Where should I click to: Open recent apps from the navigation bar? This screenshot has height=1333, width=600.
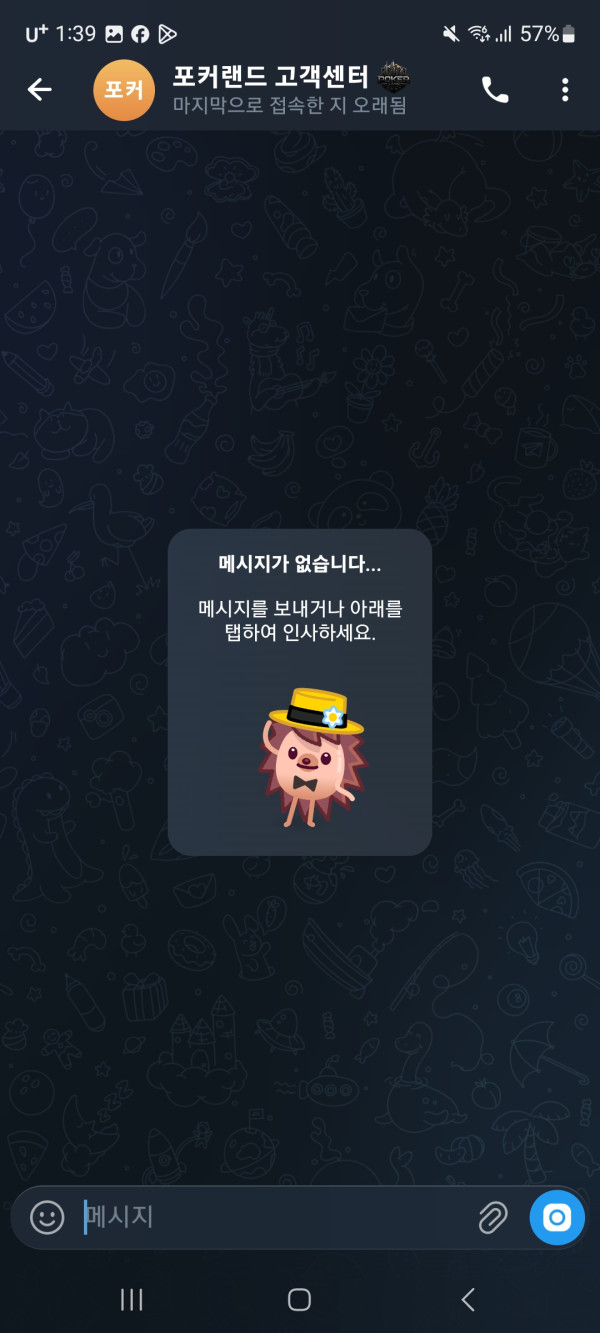(131, 1299)
